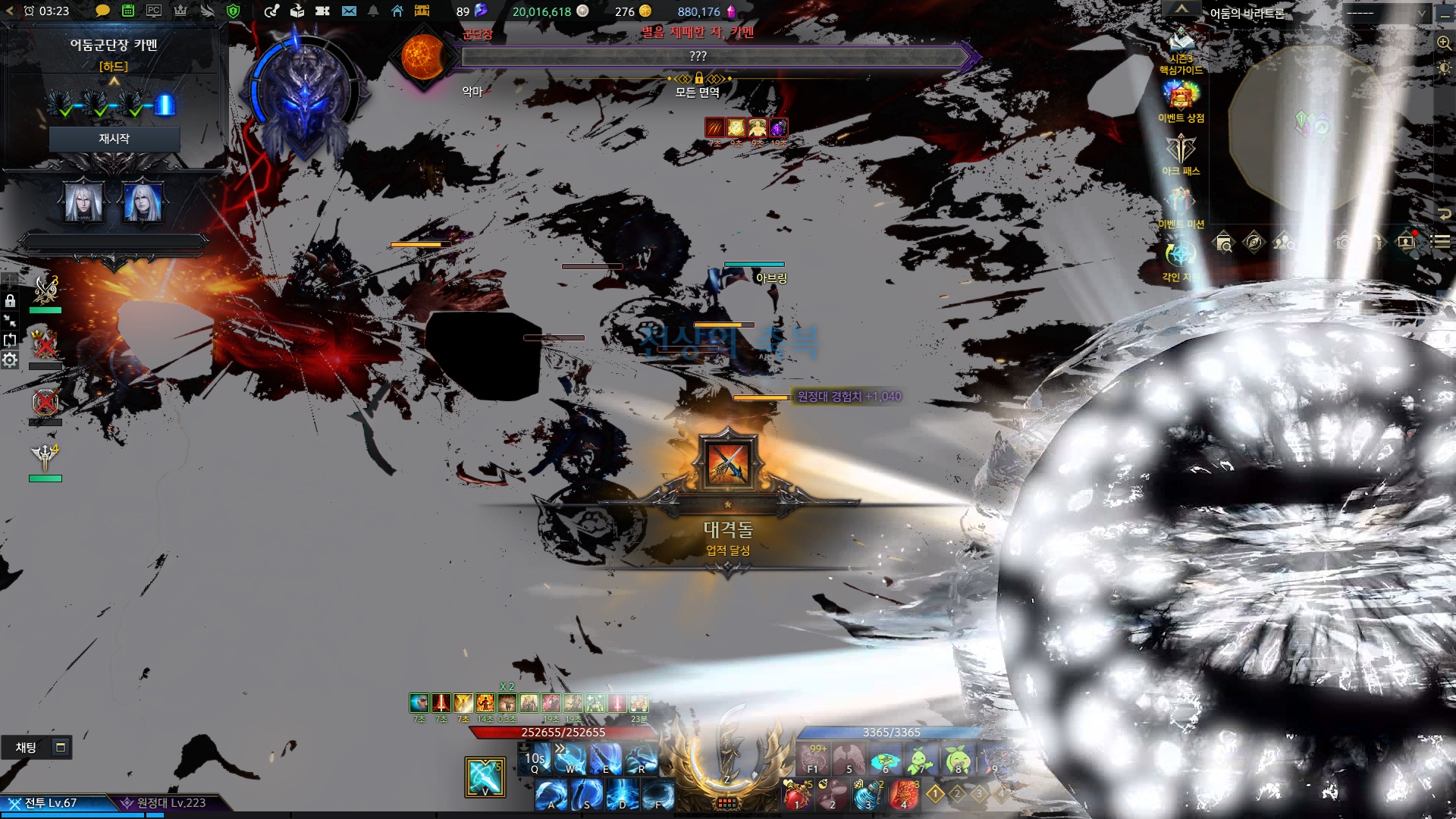This screenshot has width=1456, height=819.
Task: Open the blue house stronghold icon
Action: [x=397, y=11]
